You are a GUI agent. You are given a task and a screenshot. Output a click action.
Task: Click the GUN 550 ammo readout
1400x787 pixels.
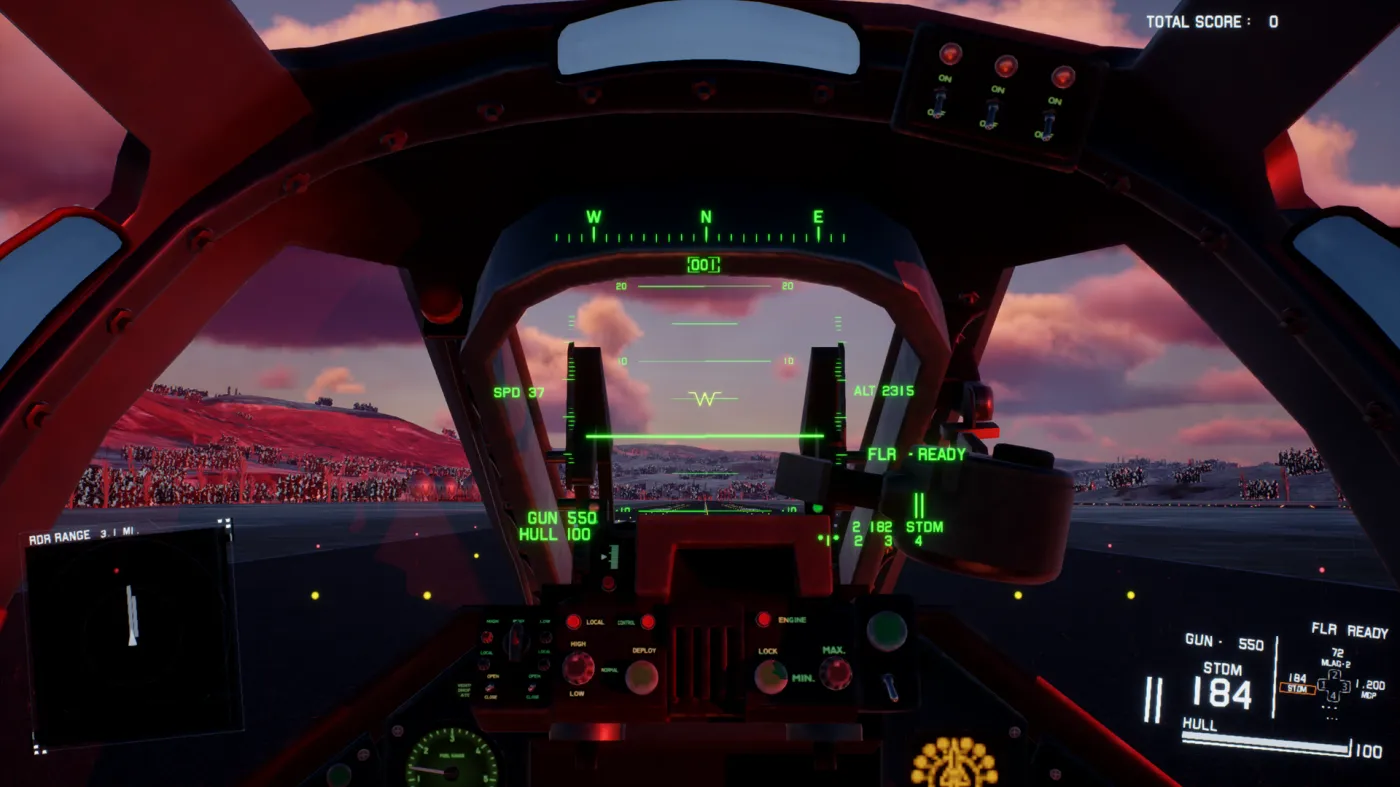click(x=1227, y=644)
